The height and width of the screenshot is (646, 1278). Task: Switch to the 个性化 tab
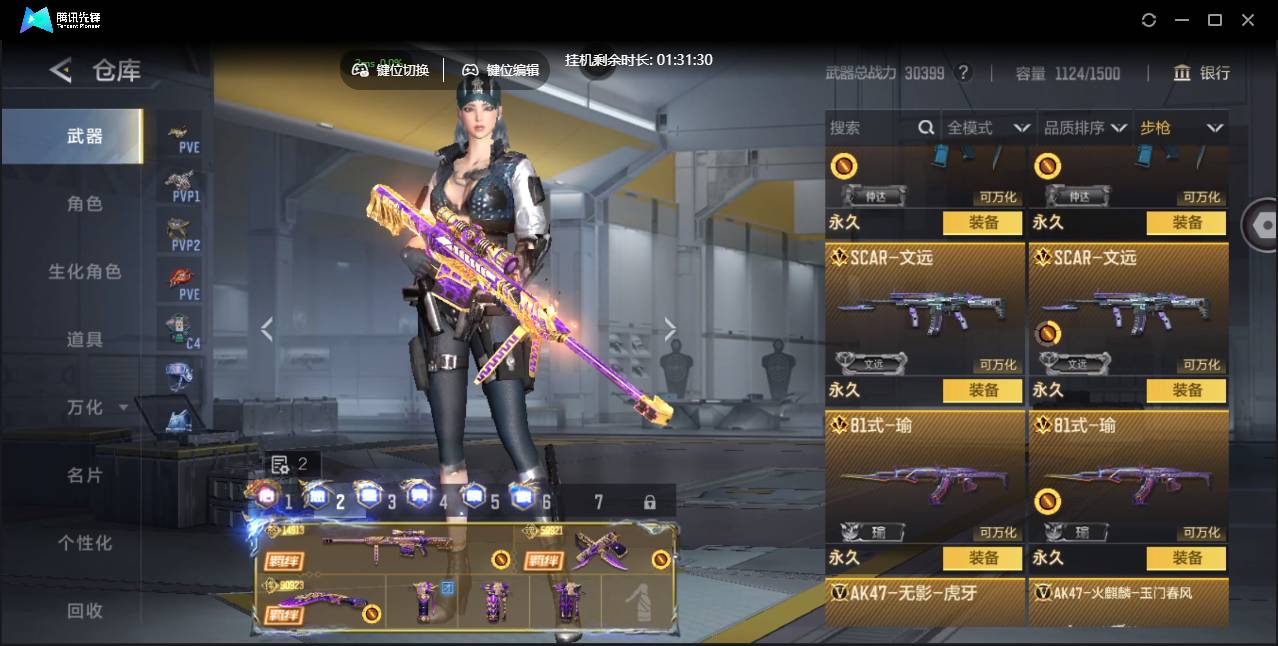coord(85,543)
